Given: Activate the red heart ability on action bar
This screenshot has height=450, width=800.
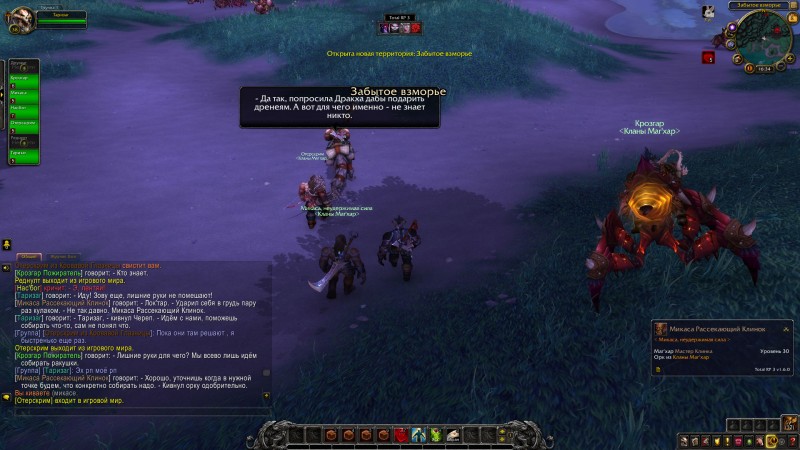Looking at the screenshot, I should (x=401, y=435).
